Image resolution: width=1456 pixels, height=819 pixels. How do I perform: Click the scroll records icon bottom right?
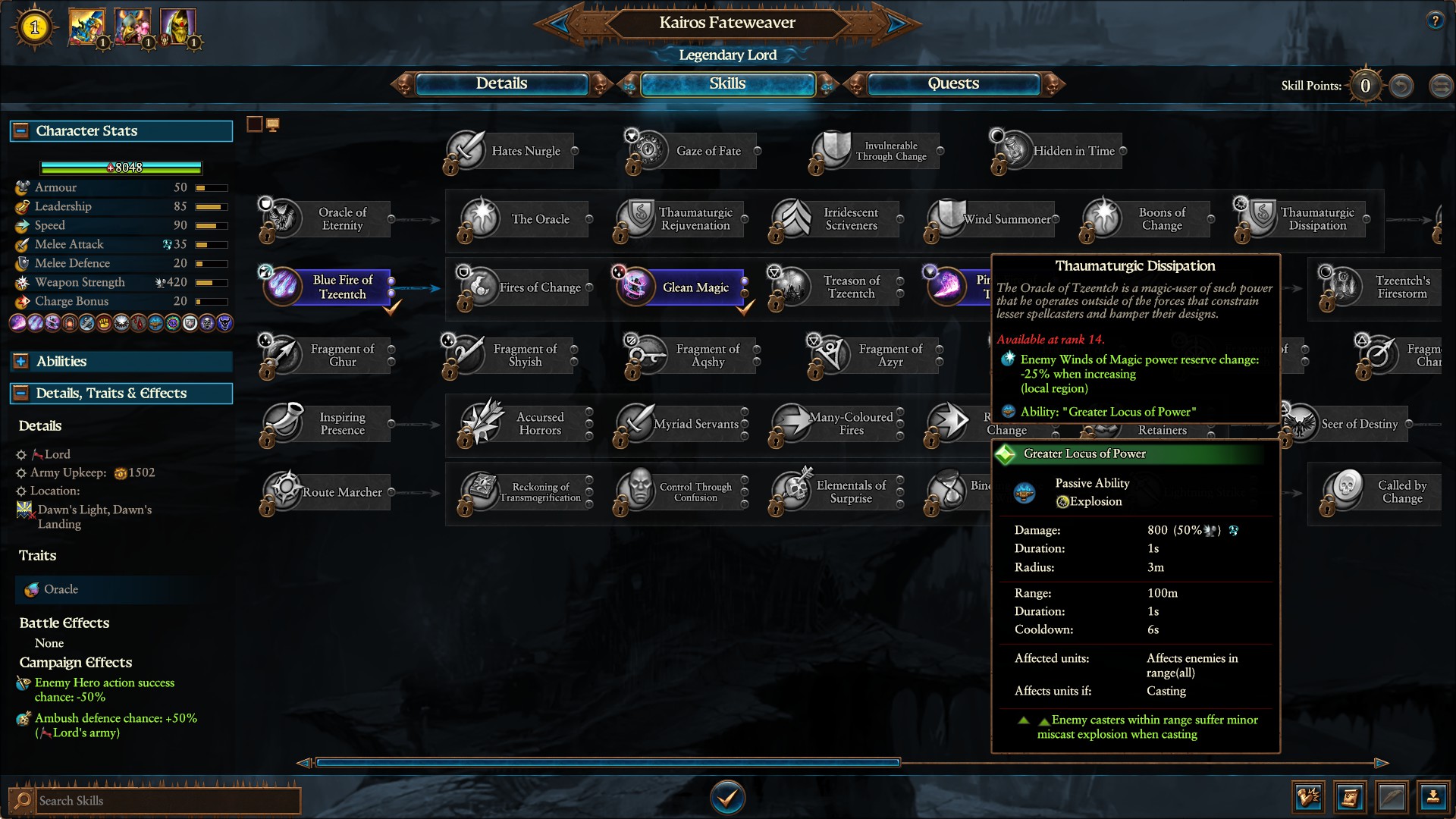tap(1351, 797)
